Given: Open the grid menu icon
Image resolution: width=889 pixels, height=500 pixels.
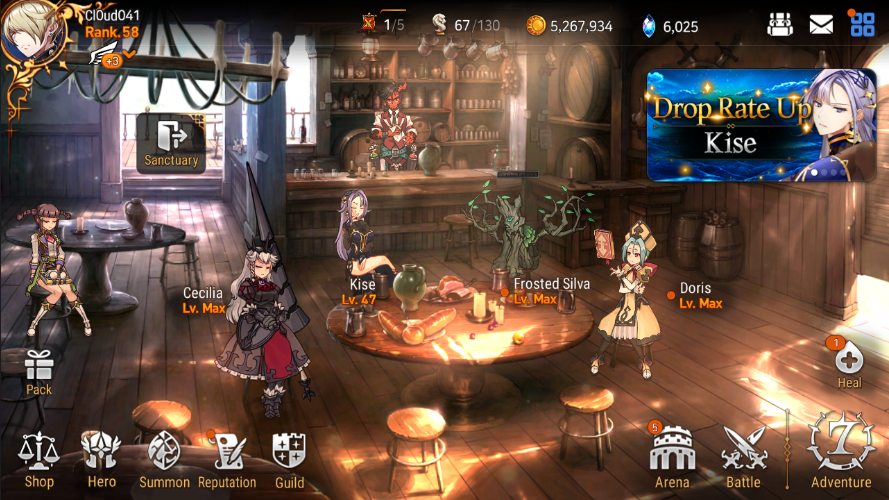Looking at the screenshot, I should (862, 25).
